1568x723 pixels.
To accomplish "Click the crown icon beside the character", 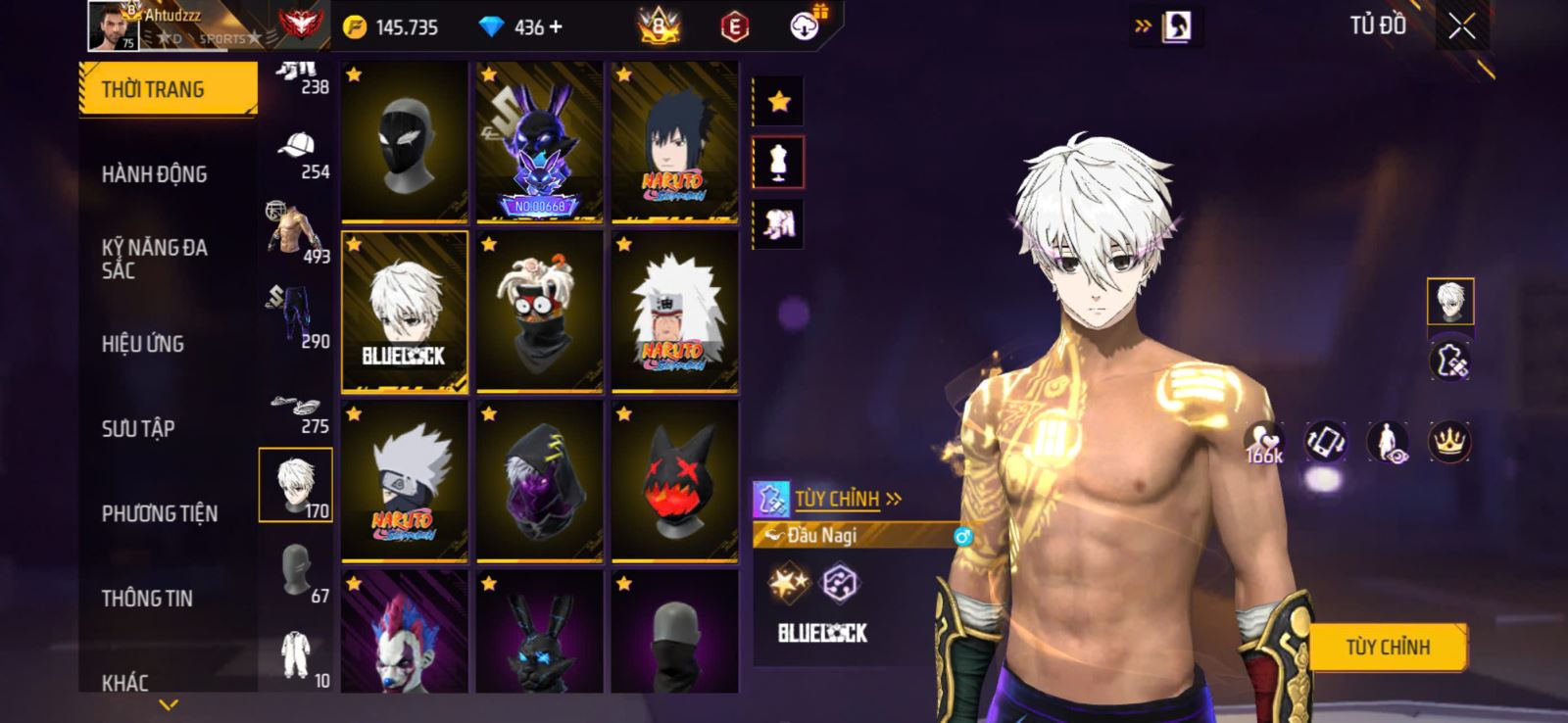I will click(1448, 442).
